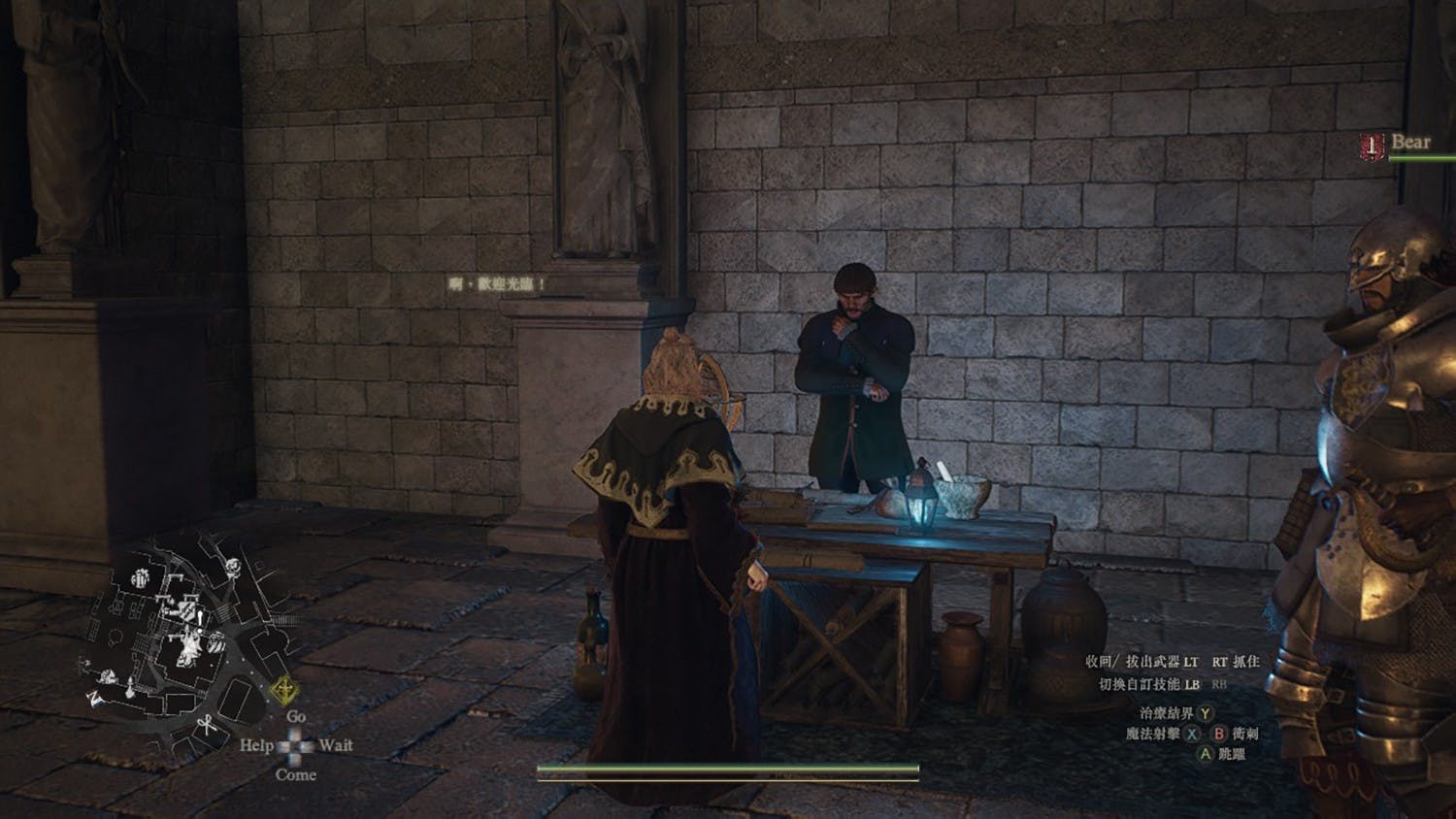Issue the Come pawn command

click(295, 774)
